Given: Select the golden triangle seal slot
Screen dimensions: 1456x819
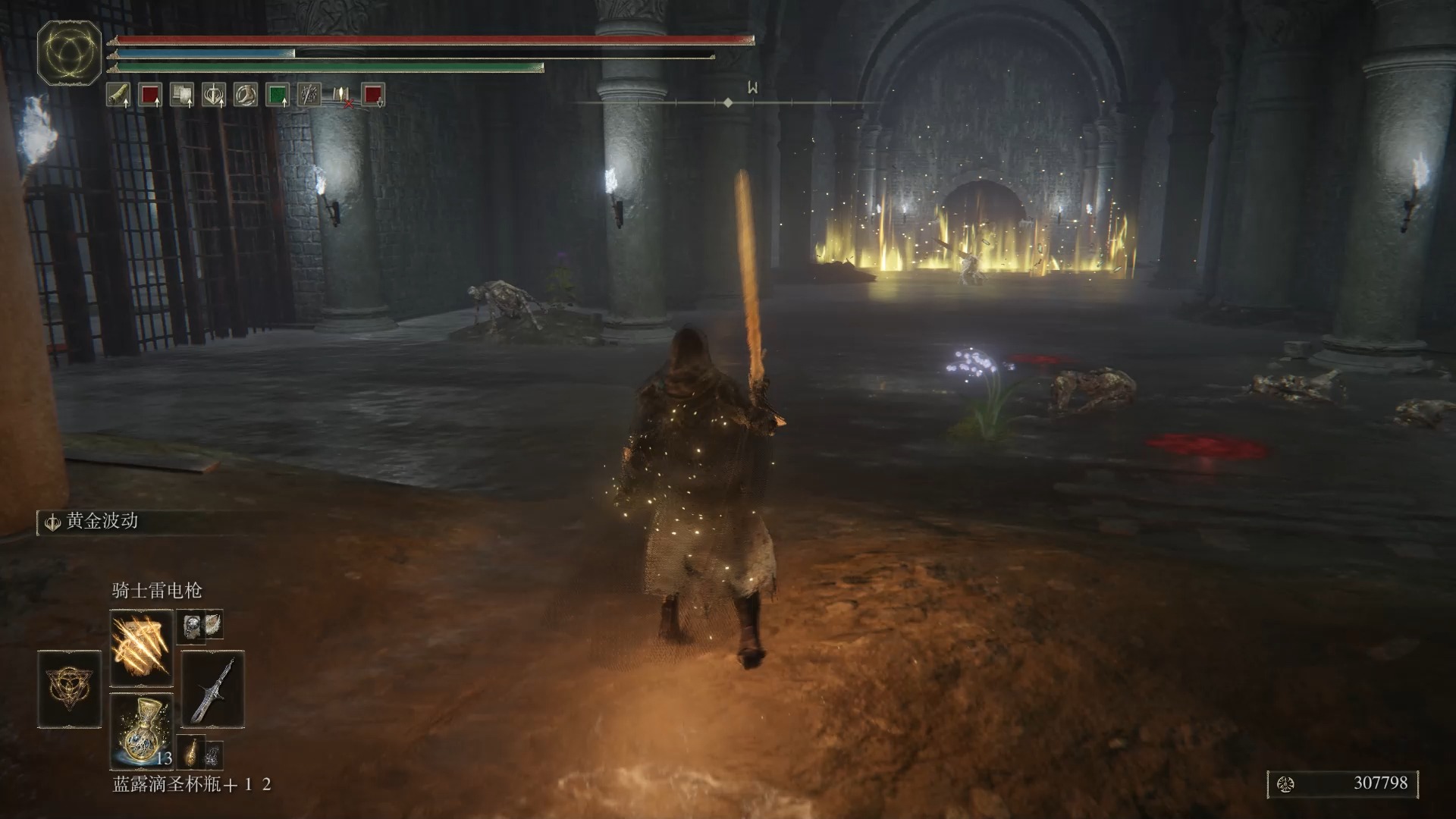Looking at the screenshot, I should 69,689.
